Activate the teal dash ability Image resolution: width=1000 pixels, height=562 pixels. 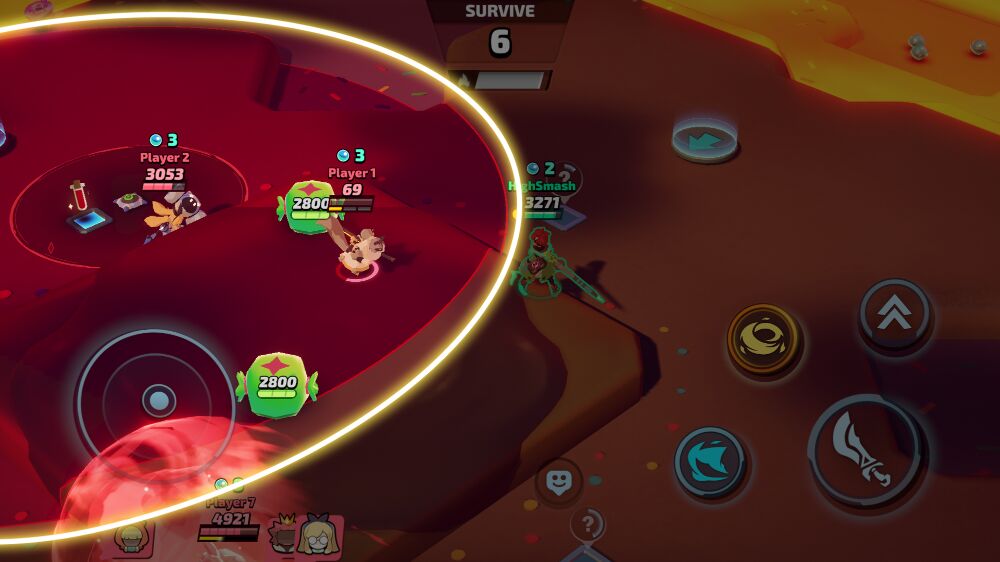click(710, 462)
